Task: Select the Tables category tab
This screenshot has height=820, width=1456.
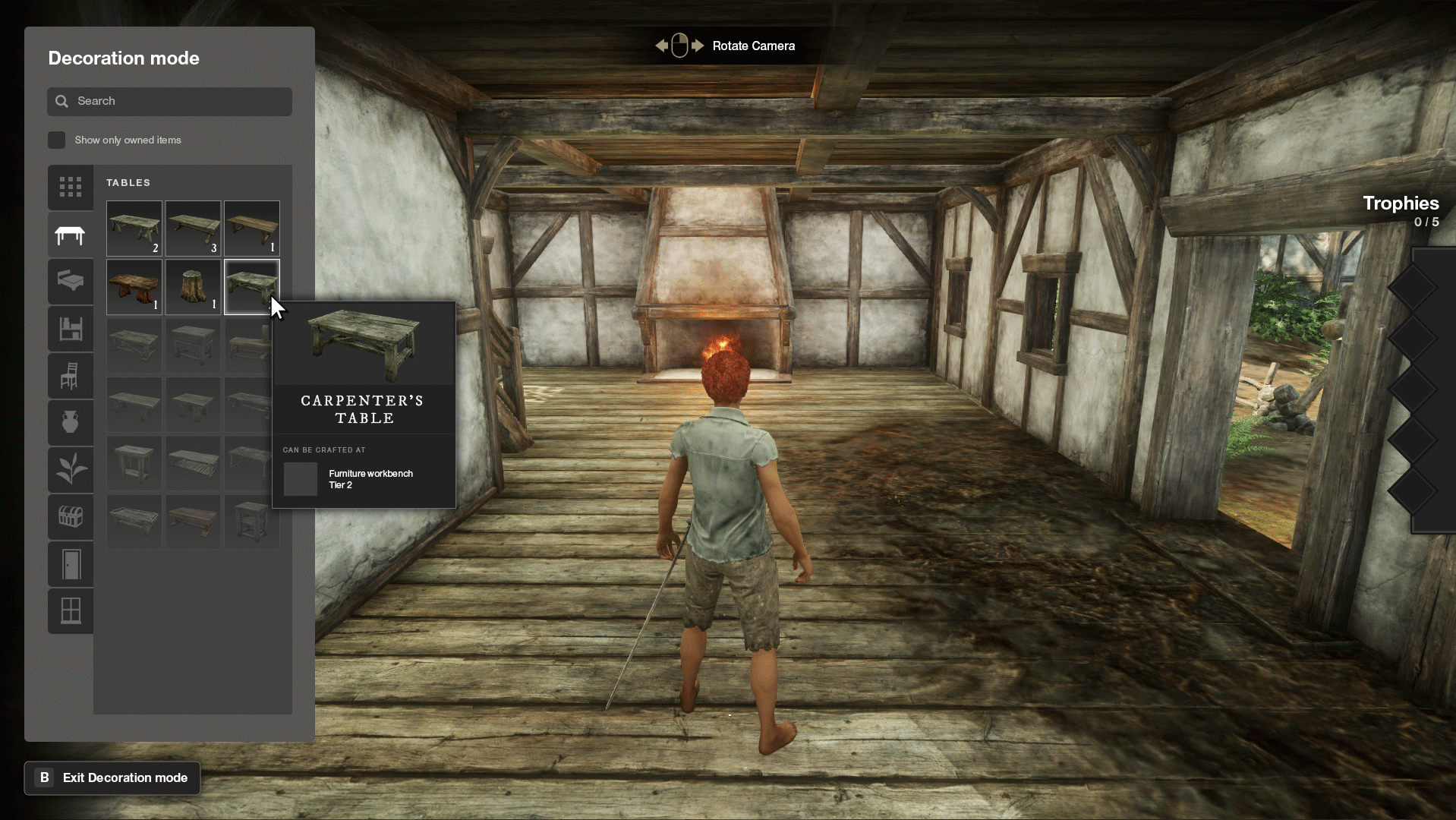Action: click(x=71, y=235)
